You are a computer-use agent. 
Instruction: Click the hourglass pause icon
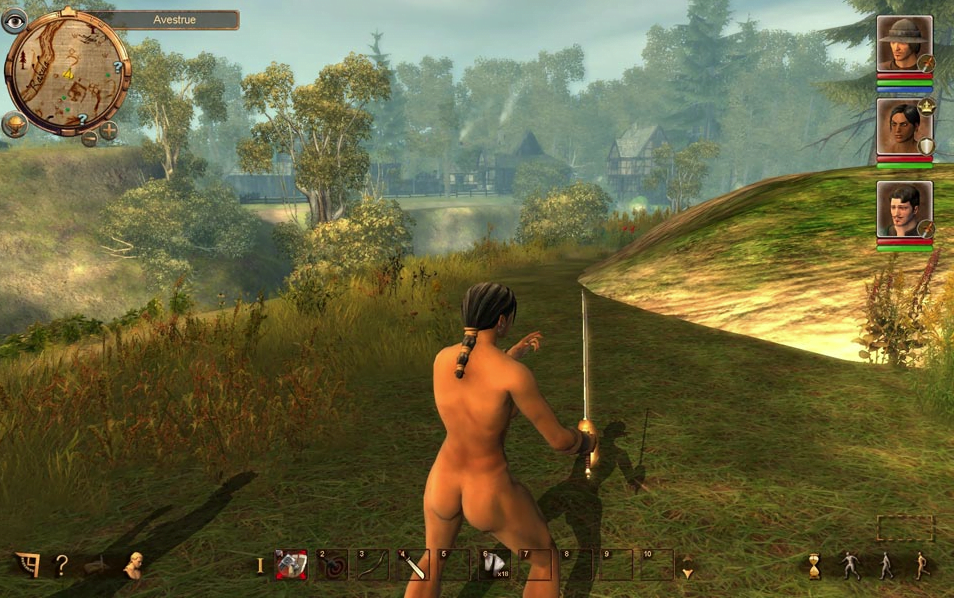click(x=814, y=566)
